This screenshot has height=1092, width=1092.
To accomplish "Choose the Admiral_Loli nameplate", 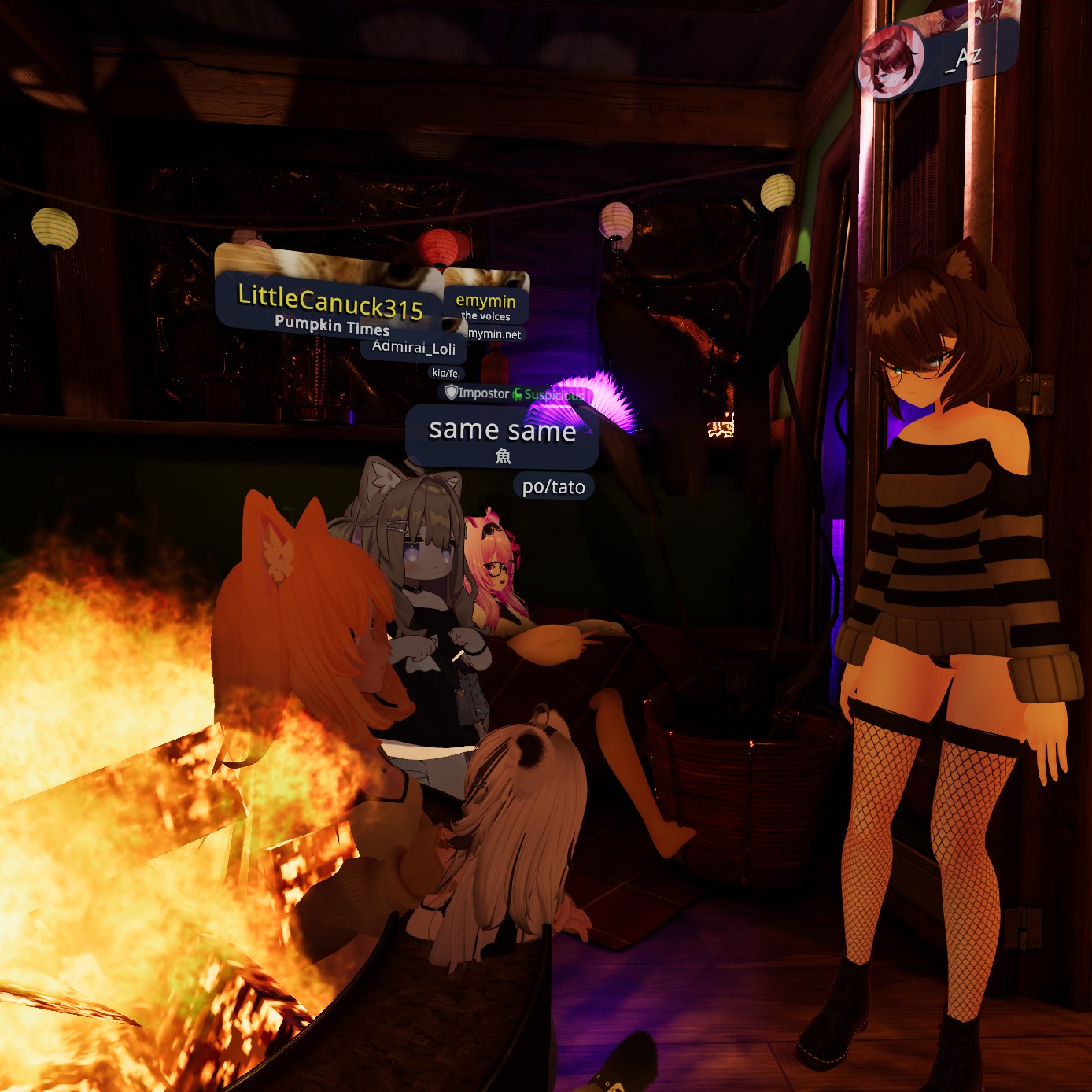I will click(x=414, y=348).
